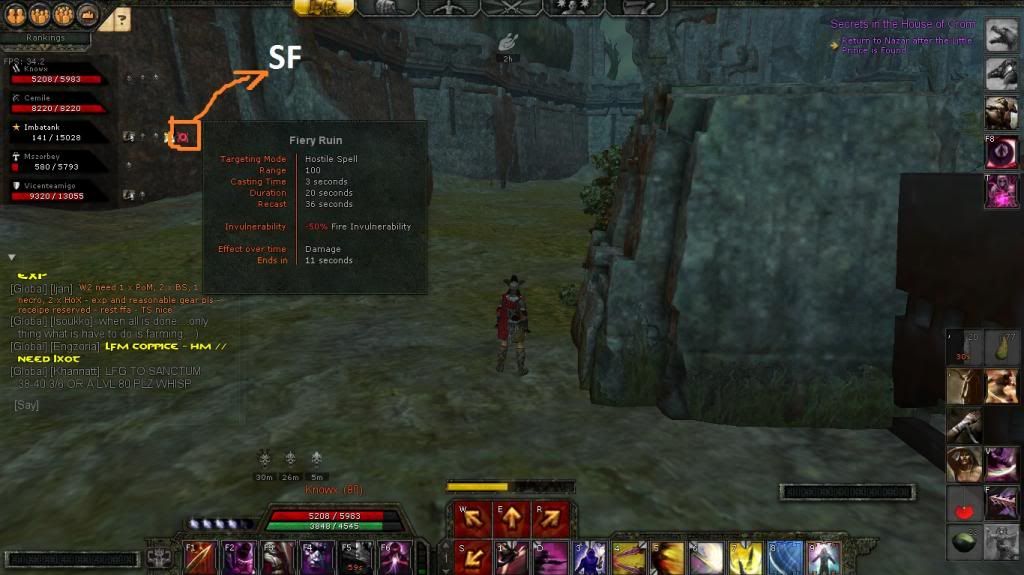Select team member Cemile's frame
1024x575 pixels.
click(59, 103)
